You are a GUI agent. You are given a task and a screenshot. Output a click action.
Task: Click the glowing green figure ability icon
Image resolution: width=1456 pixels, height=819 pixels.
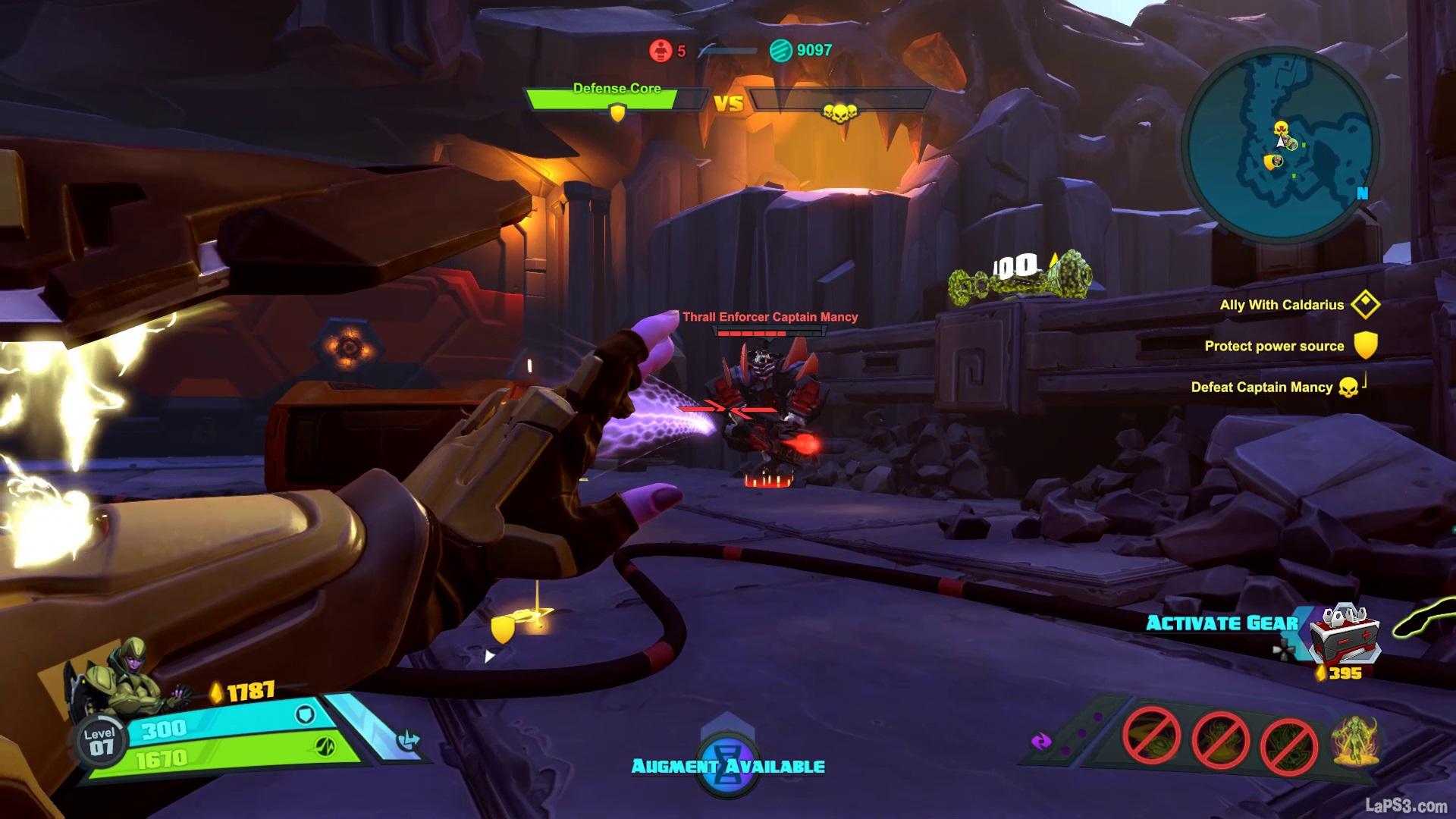1356,739
